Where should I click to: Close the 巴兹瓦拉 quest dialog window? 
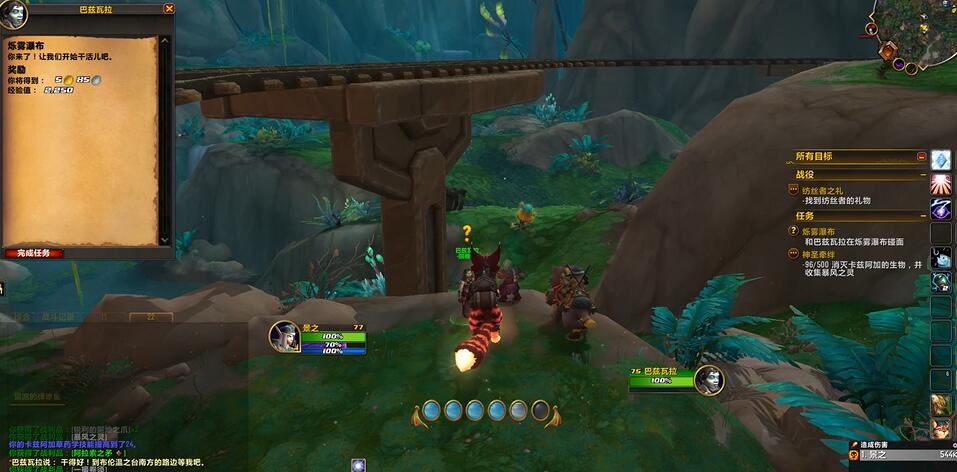168,8
